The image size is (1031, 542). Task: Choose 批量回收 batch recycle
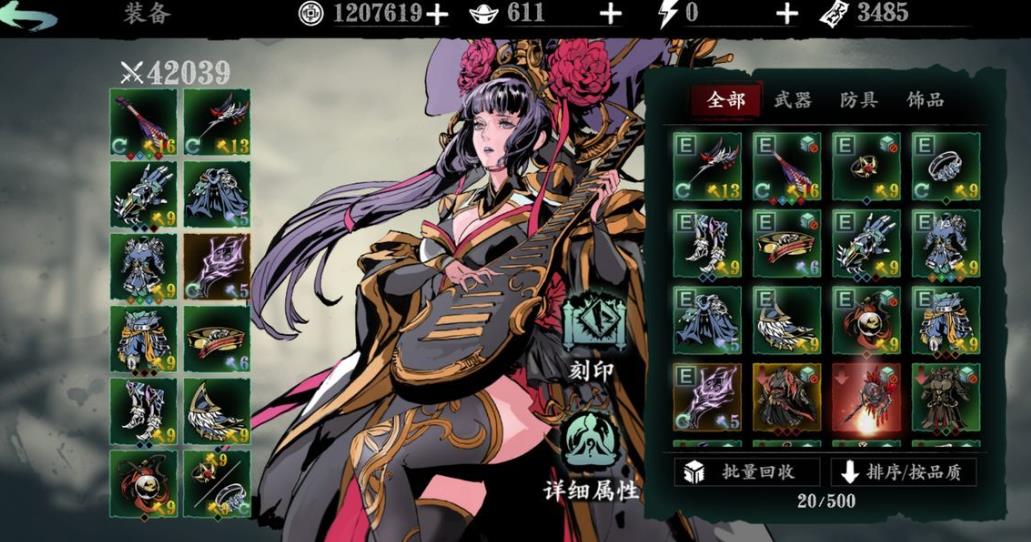pyautogui.click(x=748, y=472)
